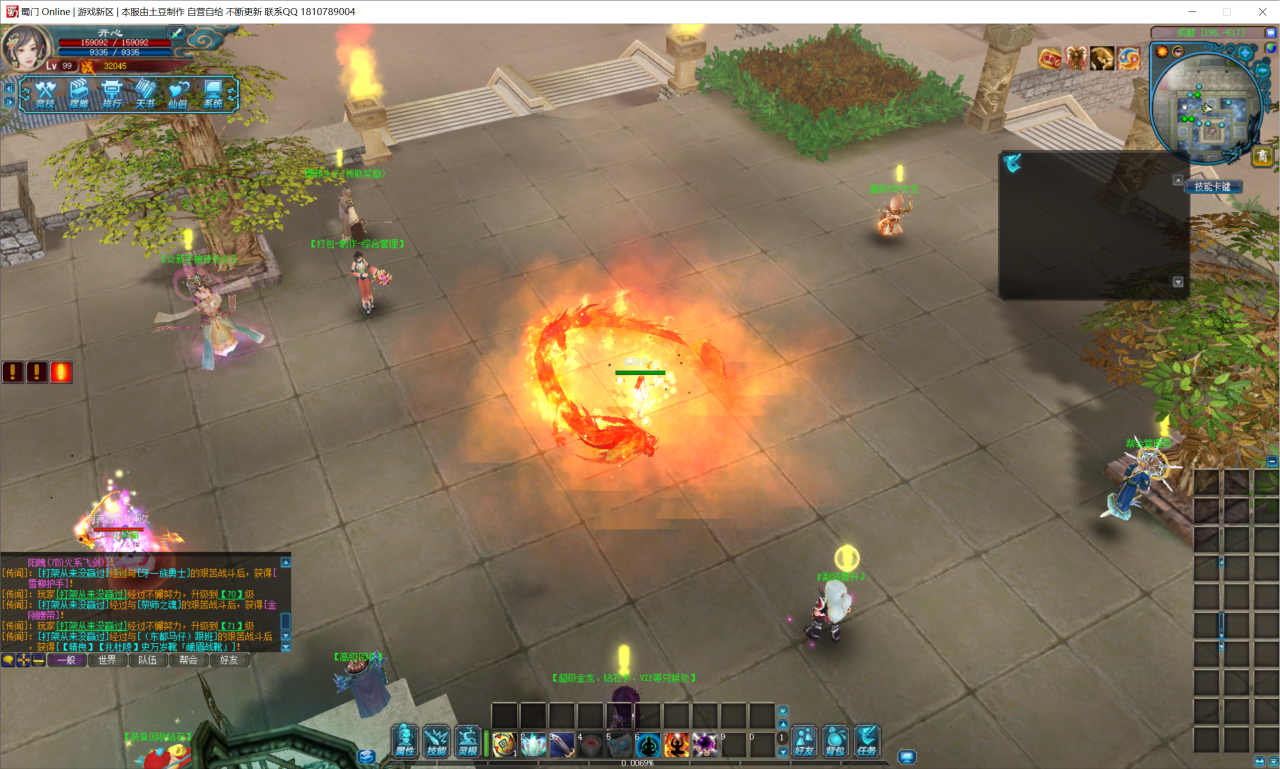
Task: Click the 技能卡键 button
Action: pyautogui.click(x=1212, y=186)
